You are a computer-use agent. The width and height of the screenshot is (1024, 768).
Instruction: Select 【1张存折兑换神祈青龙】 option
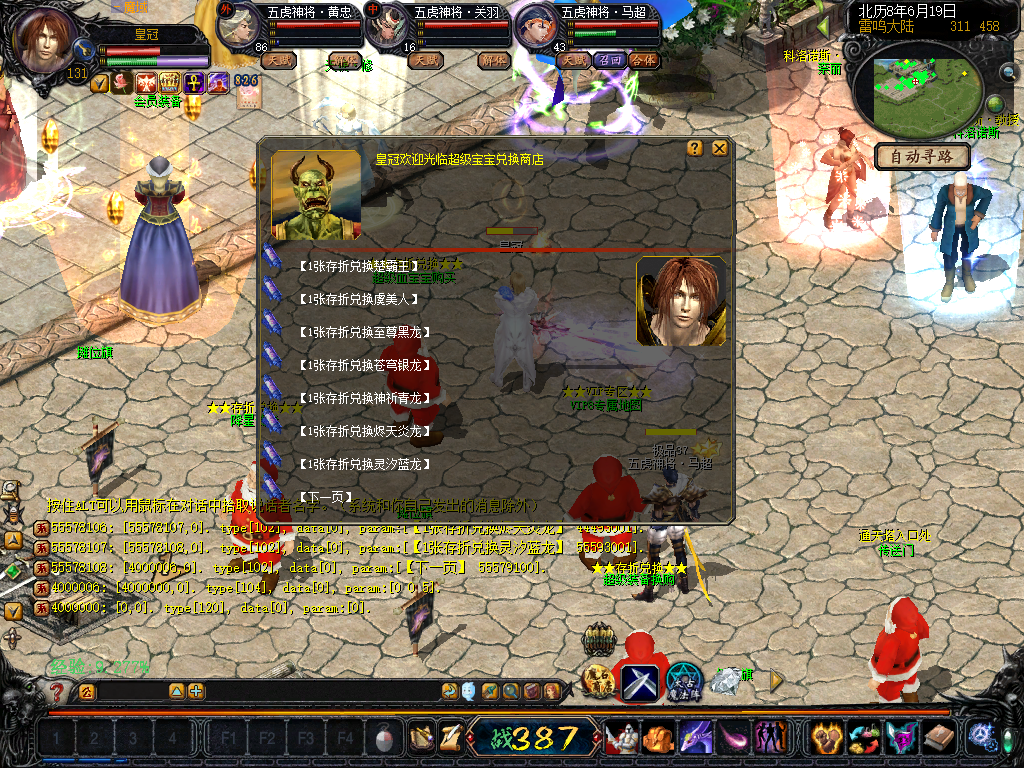point(362,398)
